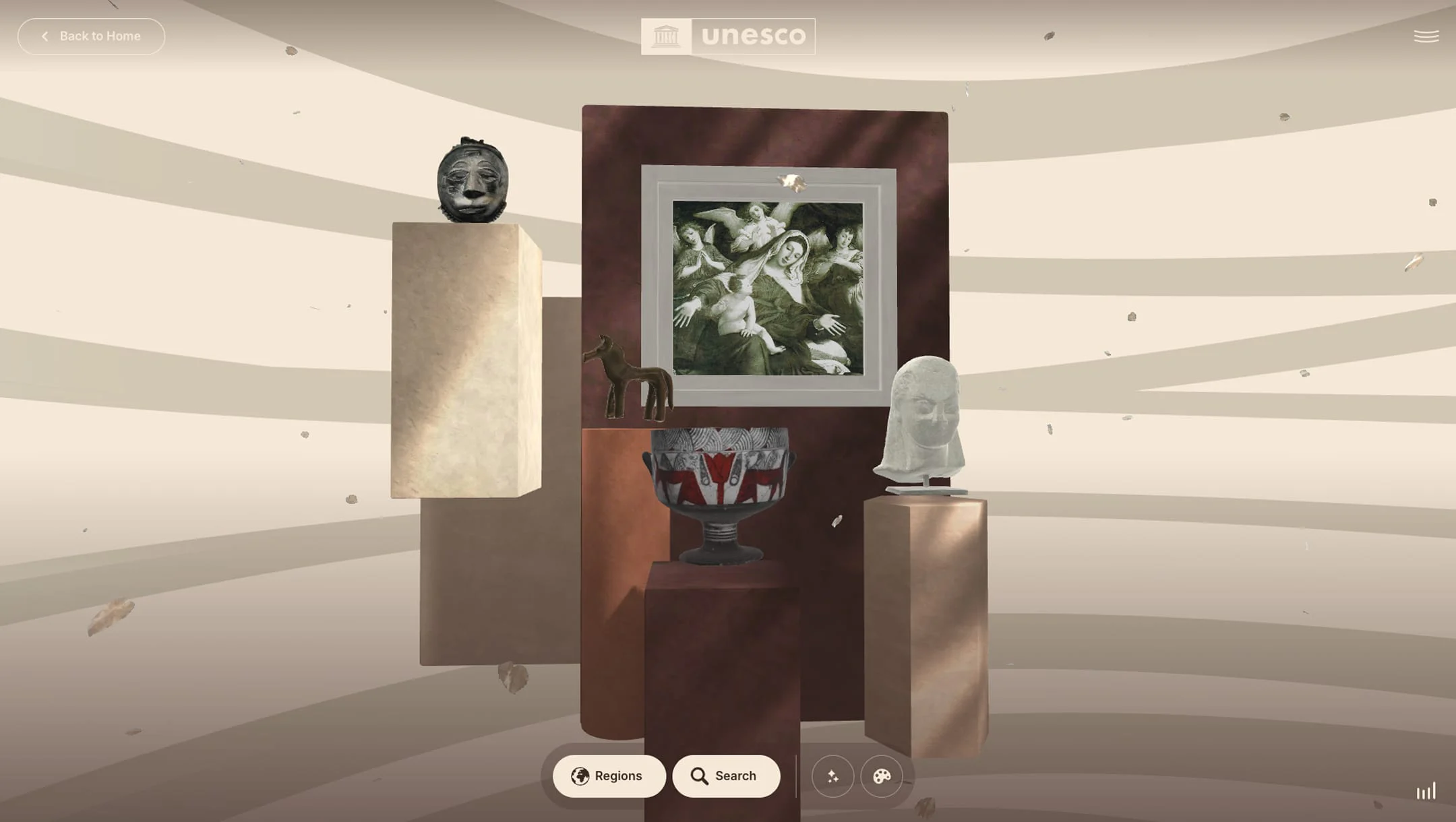The height and width of the screenshot is (822, 1456).
Task: Toggle ambient sound with the audio indicator
Action: click(x=1426, y=792)
